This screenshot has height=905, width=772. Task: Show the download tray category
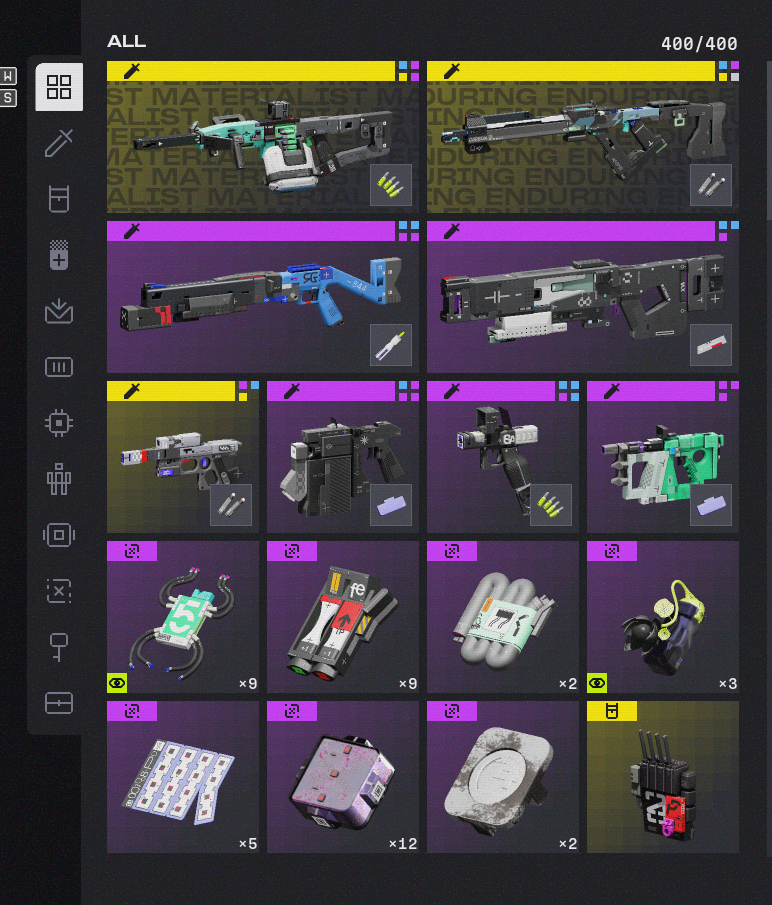[x=59, y=311]
